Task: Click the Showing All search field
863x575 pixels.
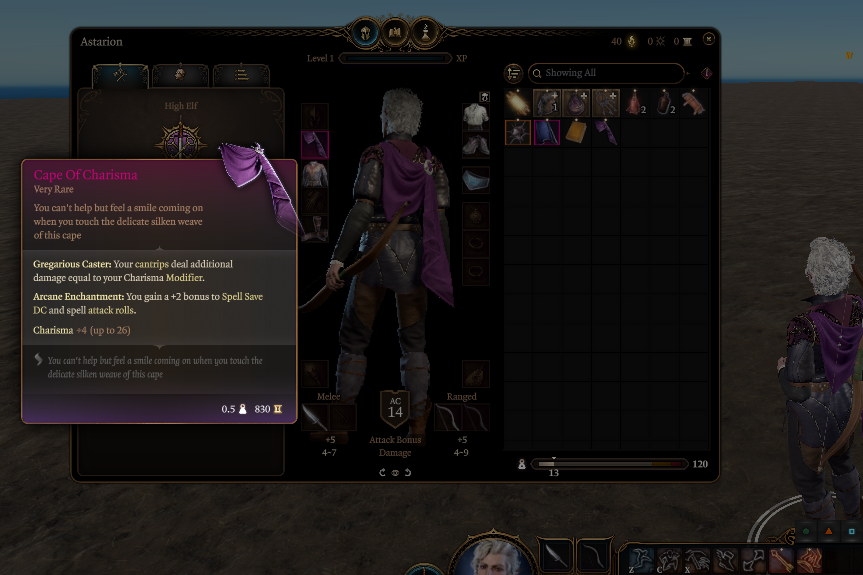Action: 606,73
